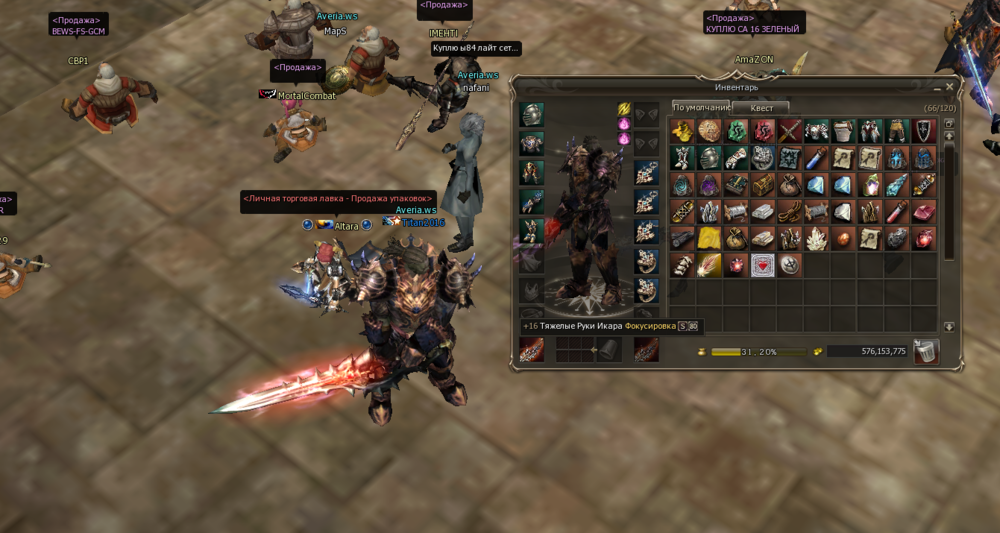Pick the golden treasure chest item
The width and height of the screenshot is (1000, 533).
[x=763, y=185]
